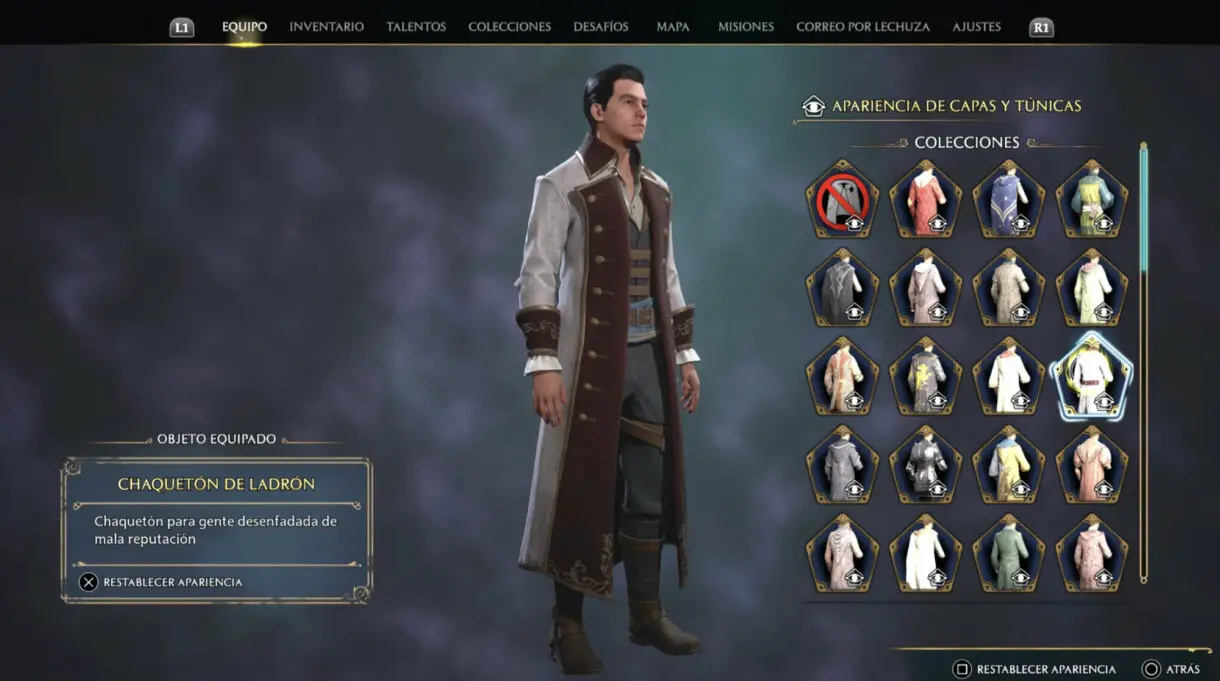Image resolution: width=1220 pixels, height=681 pixels.
Task: Go to the Colecciones tab
Action: (x=509, y=27)
